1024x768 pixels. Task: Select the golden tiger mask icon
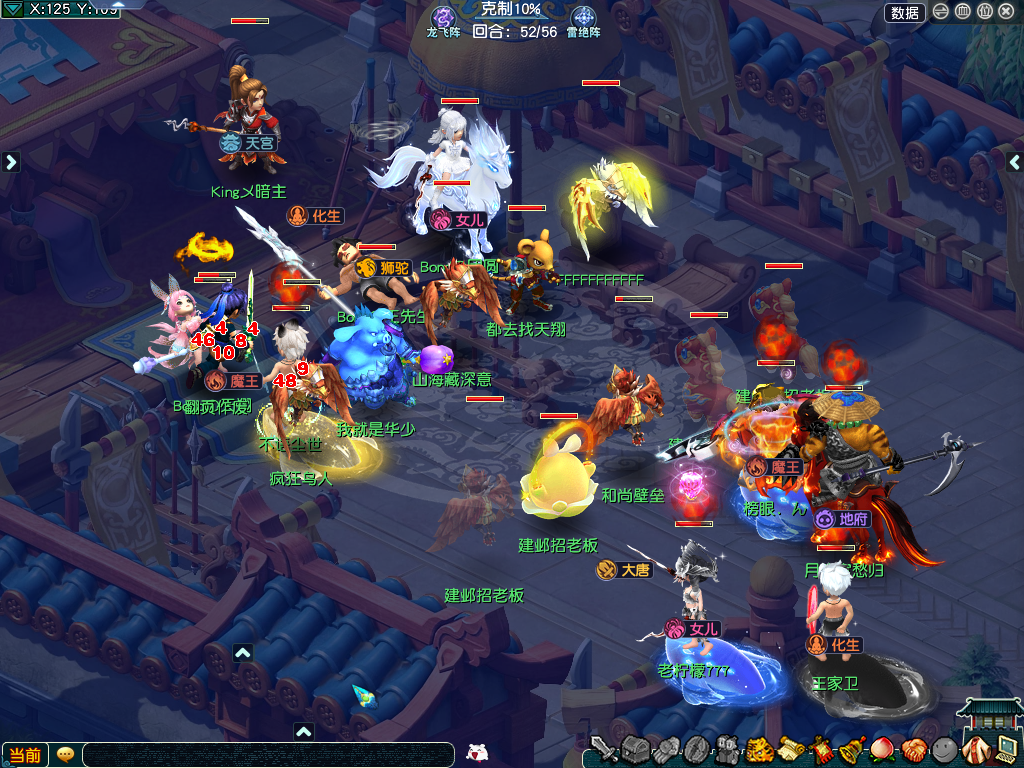[x=759, y=749]
